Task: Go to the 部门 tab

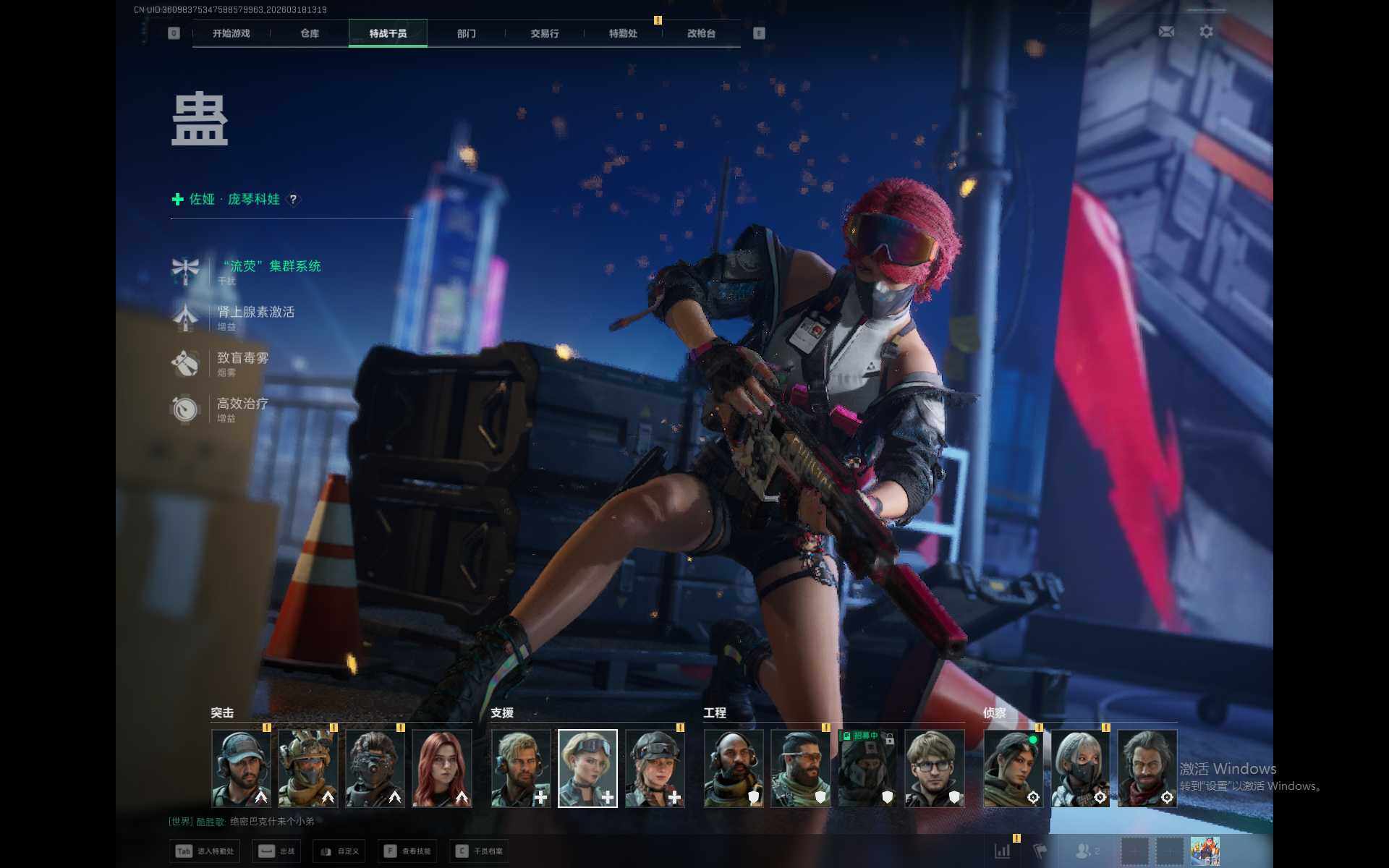Action: click(x=467, y=33)
